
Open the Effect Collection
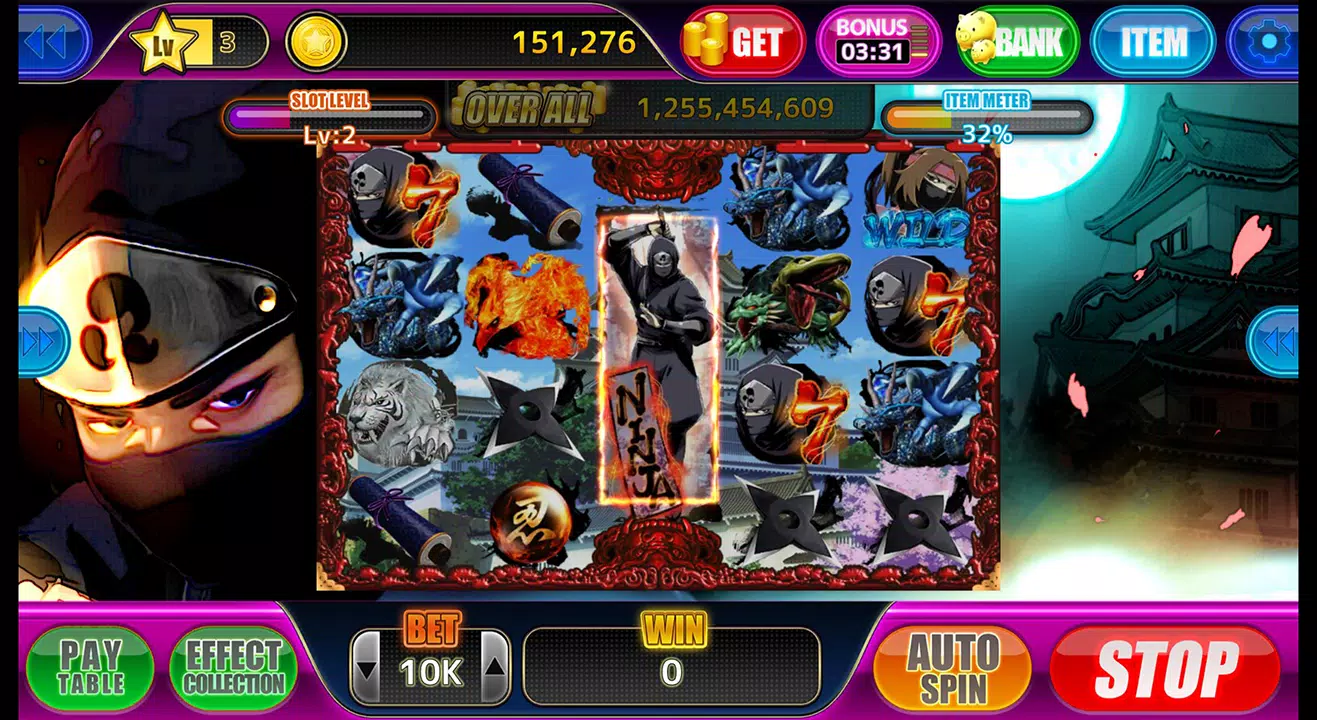coord(234,668)
